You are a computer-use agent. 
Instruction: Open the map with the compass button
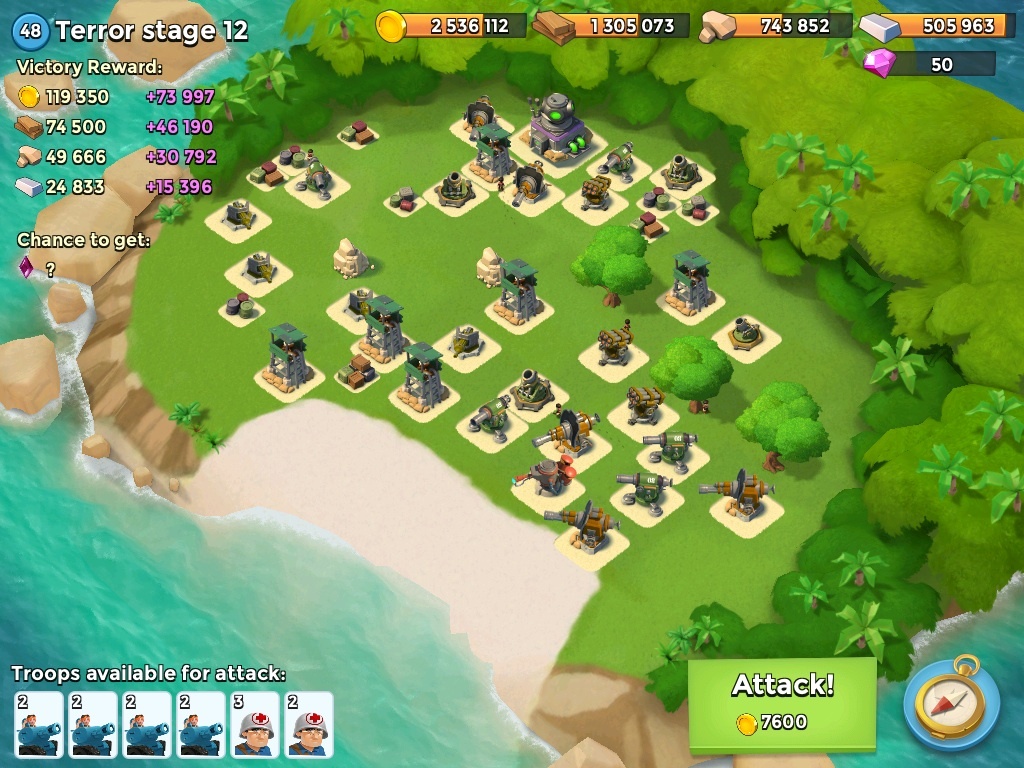click(x=951, y=703)
